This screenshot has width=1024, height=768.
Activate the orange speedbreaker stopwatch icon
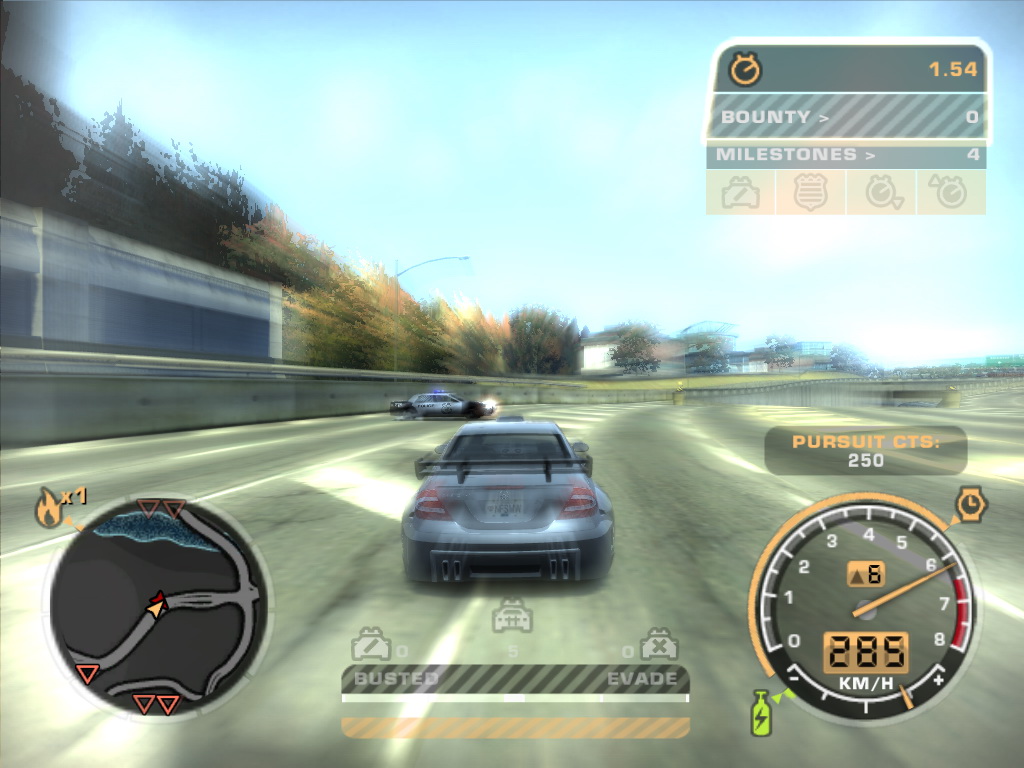point(970,505)
